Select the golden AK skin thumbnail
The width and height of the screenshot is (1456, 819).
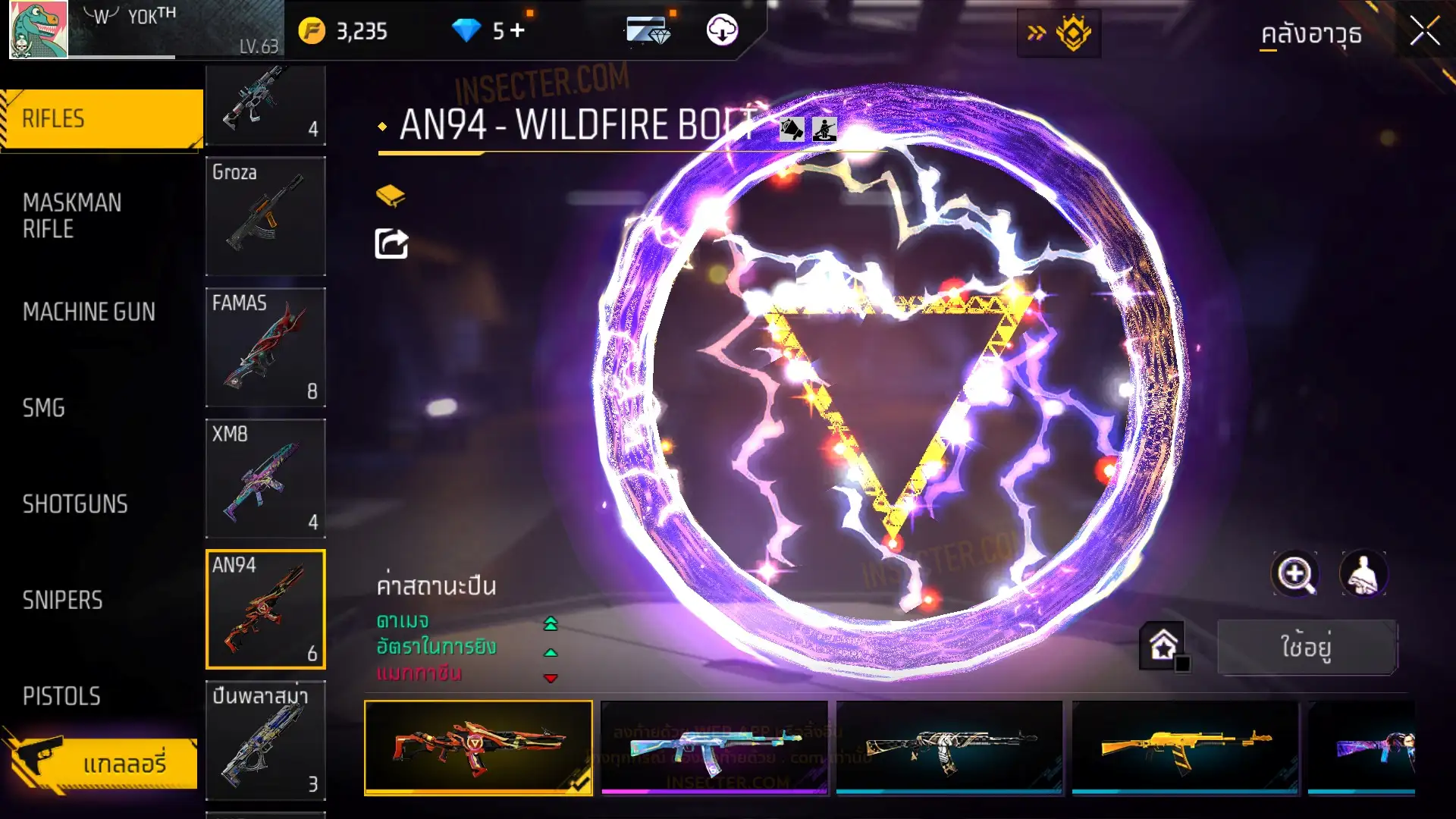tap(1185, 747)
